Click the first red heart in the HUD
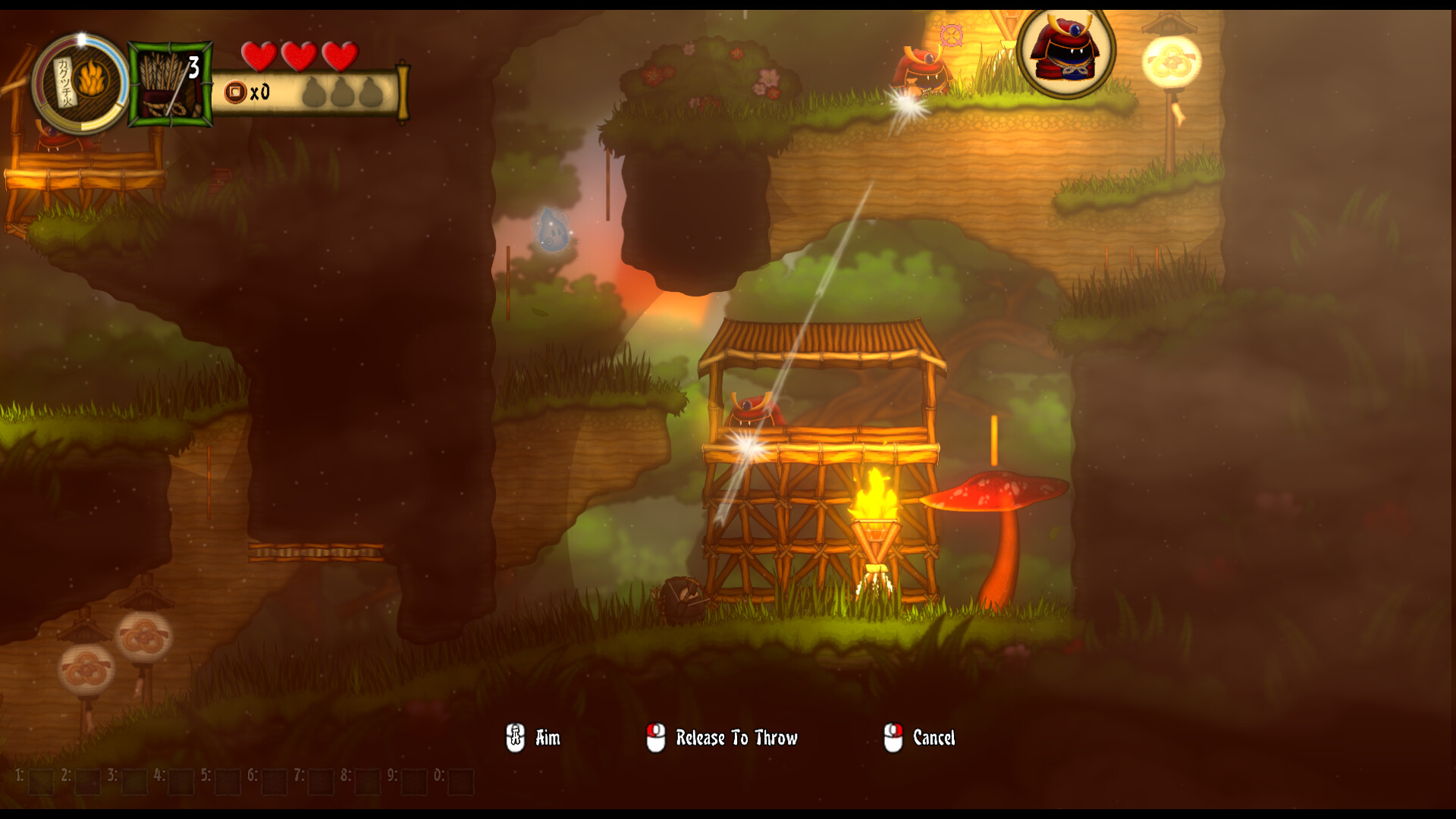This screenshot has width=1456, height=819. pos(259,55)
